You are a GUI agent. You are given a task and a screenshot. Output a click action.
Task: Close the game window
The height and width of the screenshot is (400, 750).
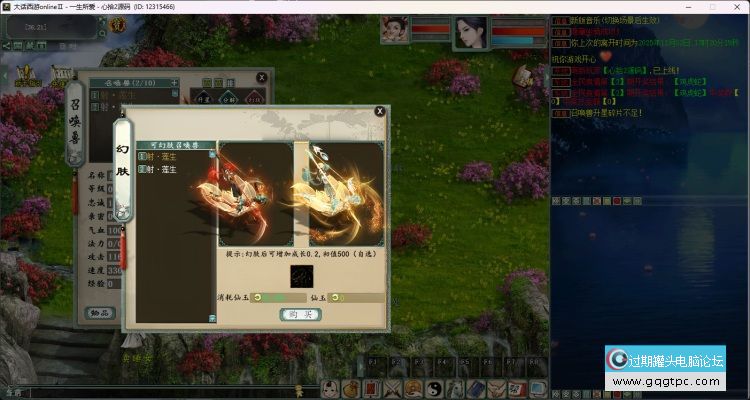coord(735,6)
